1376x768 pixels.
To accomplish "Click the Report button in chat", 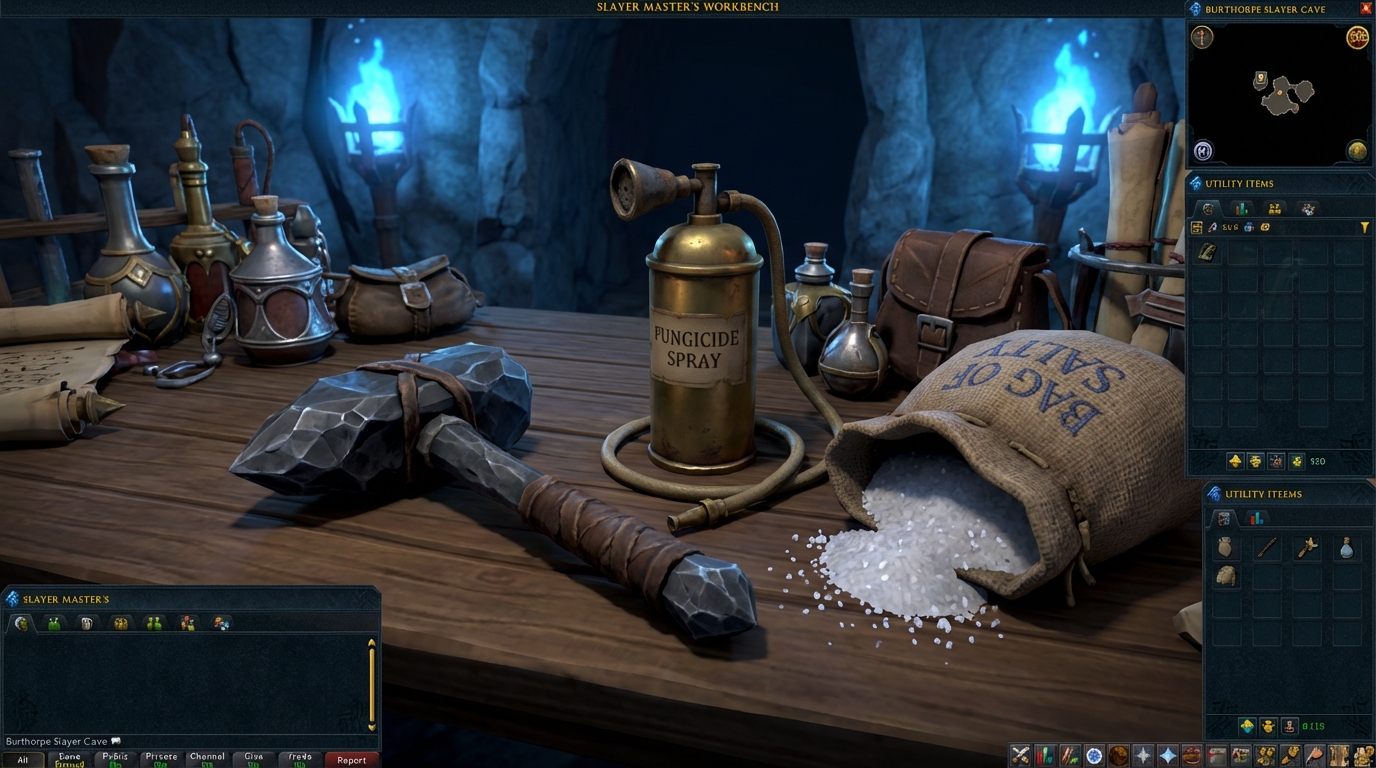I will pyautogui.click(x=351, y=760).
